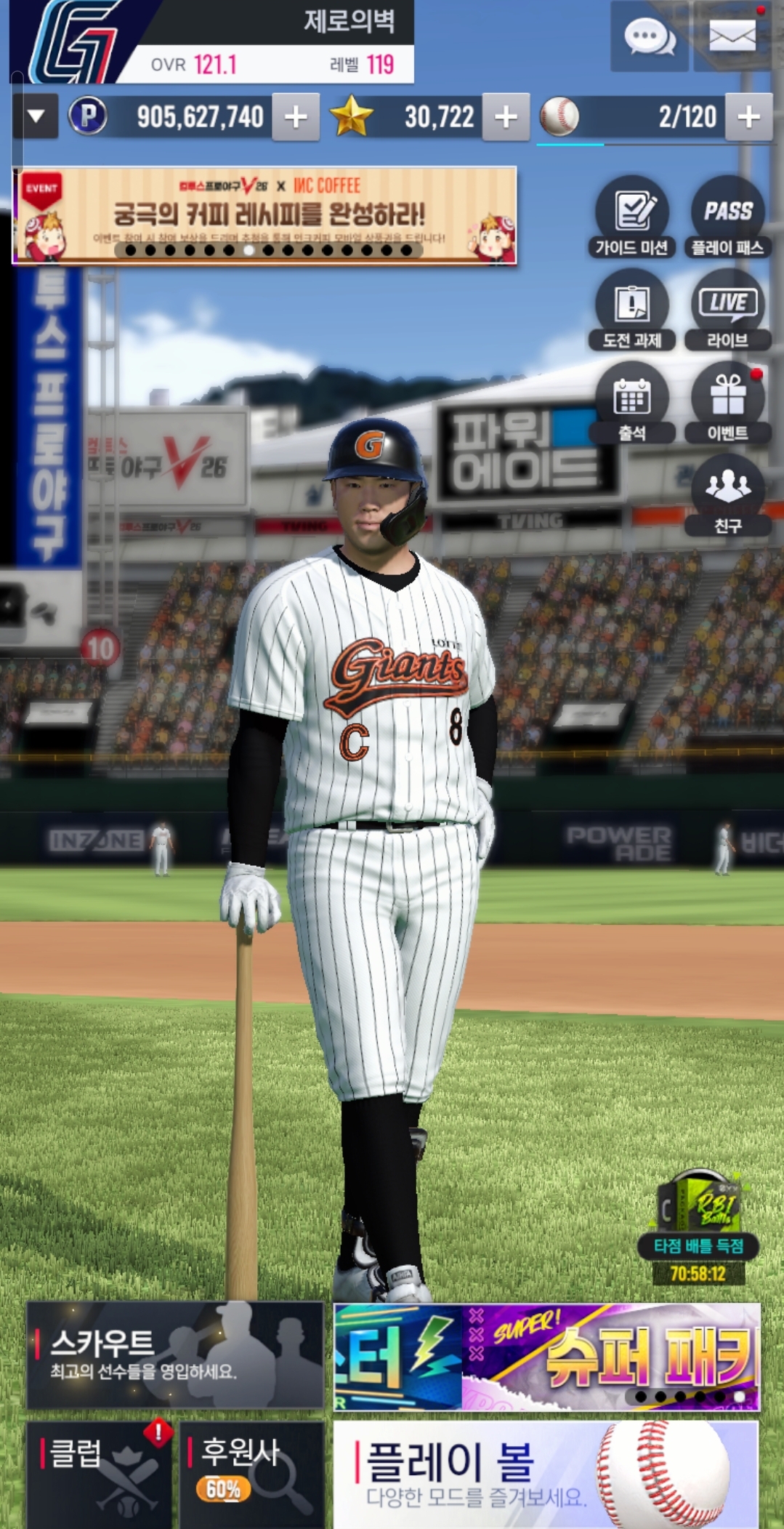Image resolution: width=784 pixels, height=1529 pixels.
Task: Open the chat speech bubble icon
Action: point(649,36)
